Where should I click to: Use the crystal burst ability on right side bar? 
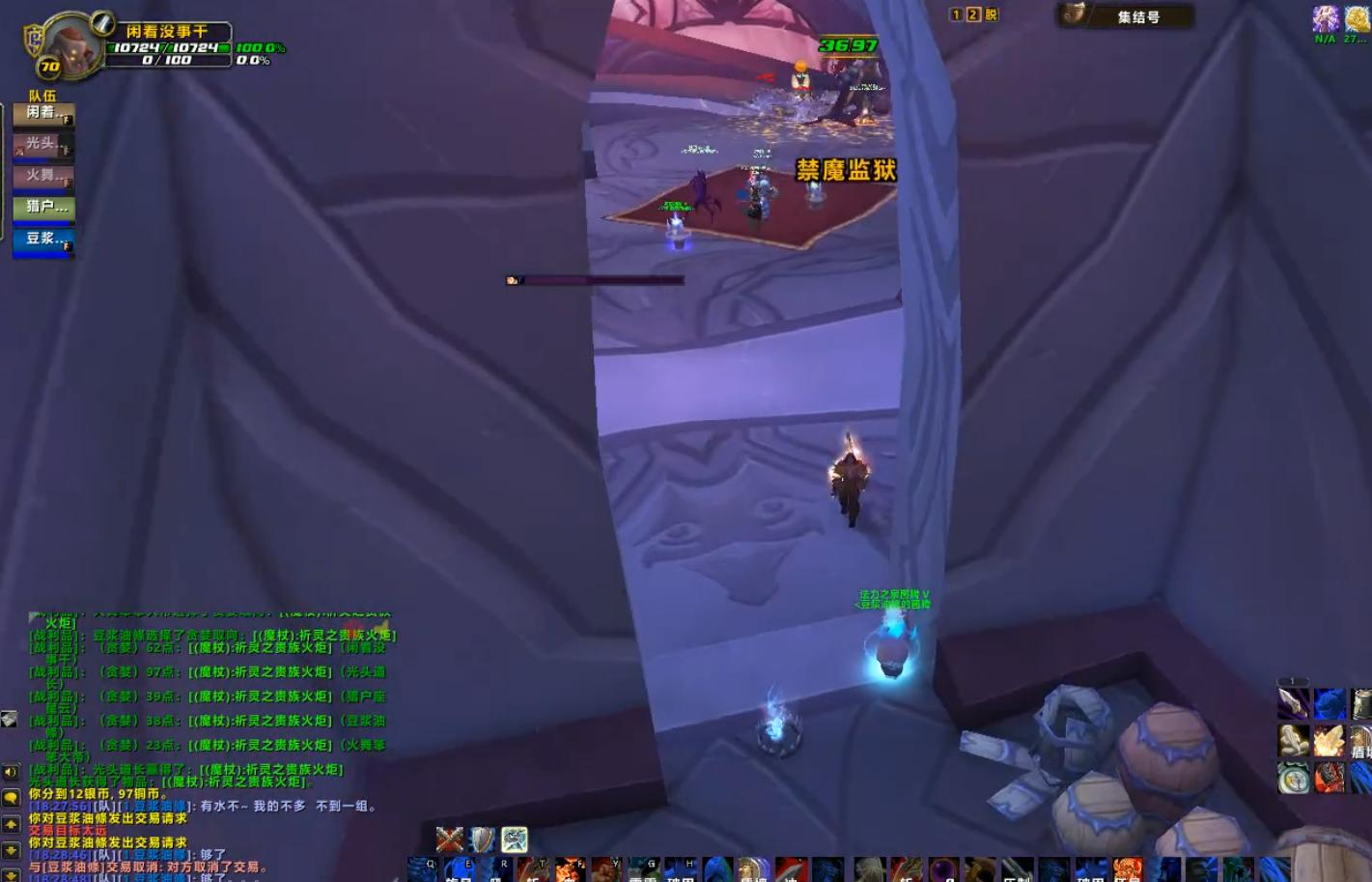[x=1329, y=740]
